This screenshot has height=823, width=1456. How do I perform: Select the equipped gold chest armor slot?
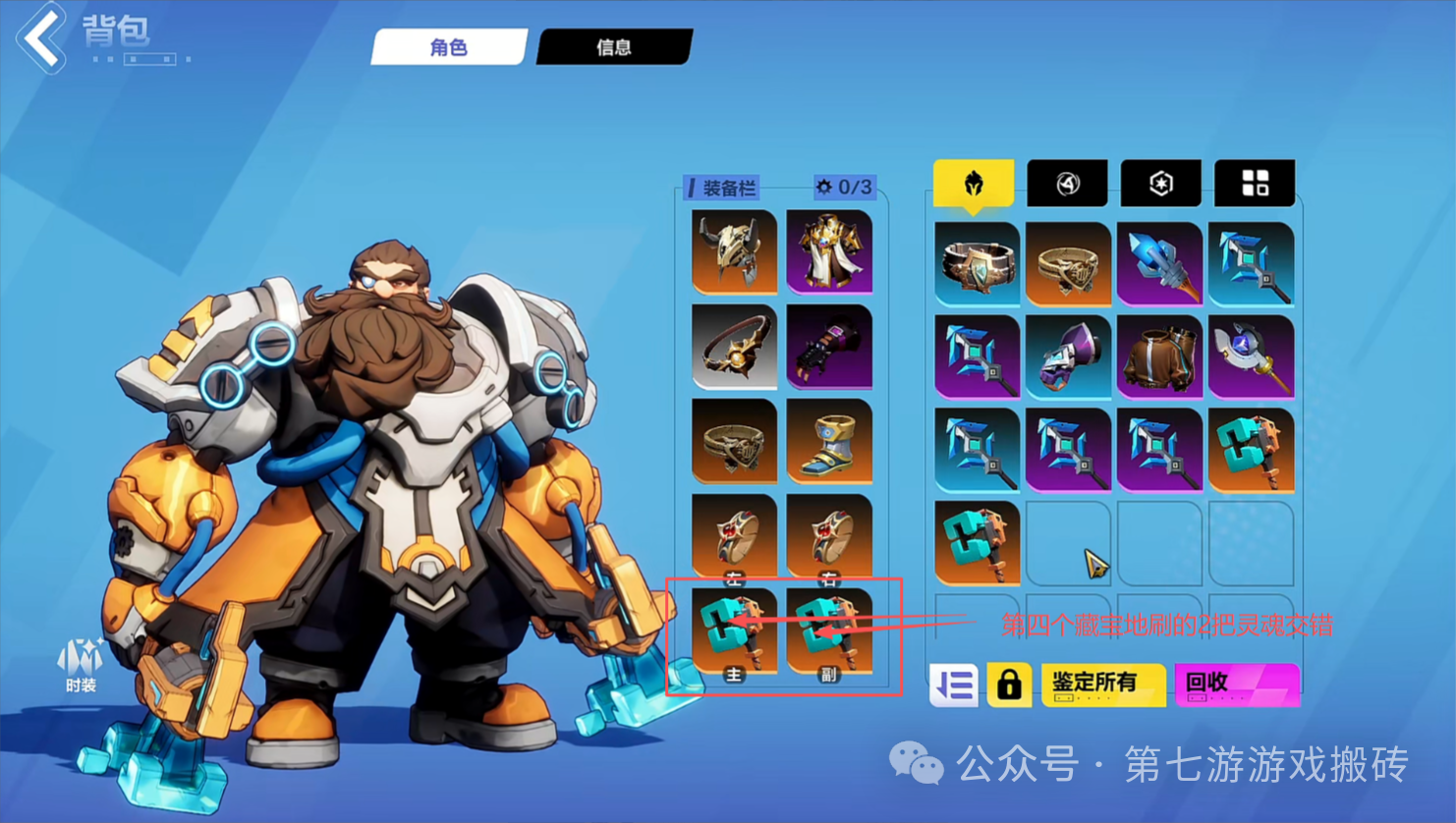click(829, 251)
